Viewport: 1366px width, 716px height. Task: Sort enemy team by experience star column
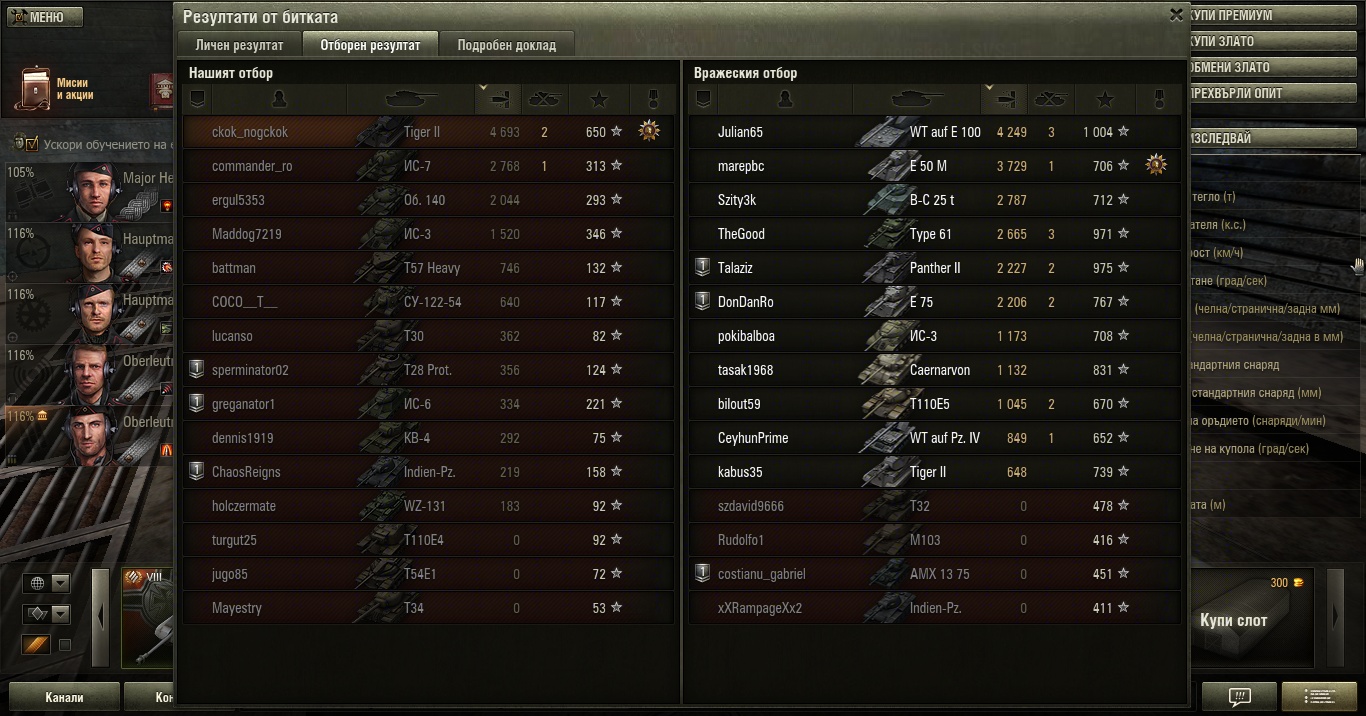1105,99
